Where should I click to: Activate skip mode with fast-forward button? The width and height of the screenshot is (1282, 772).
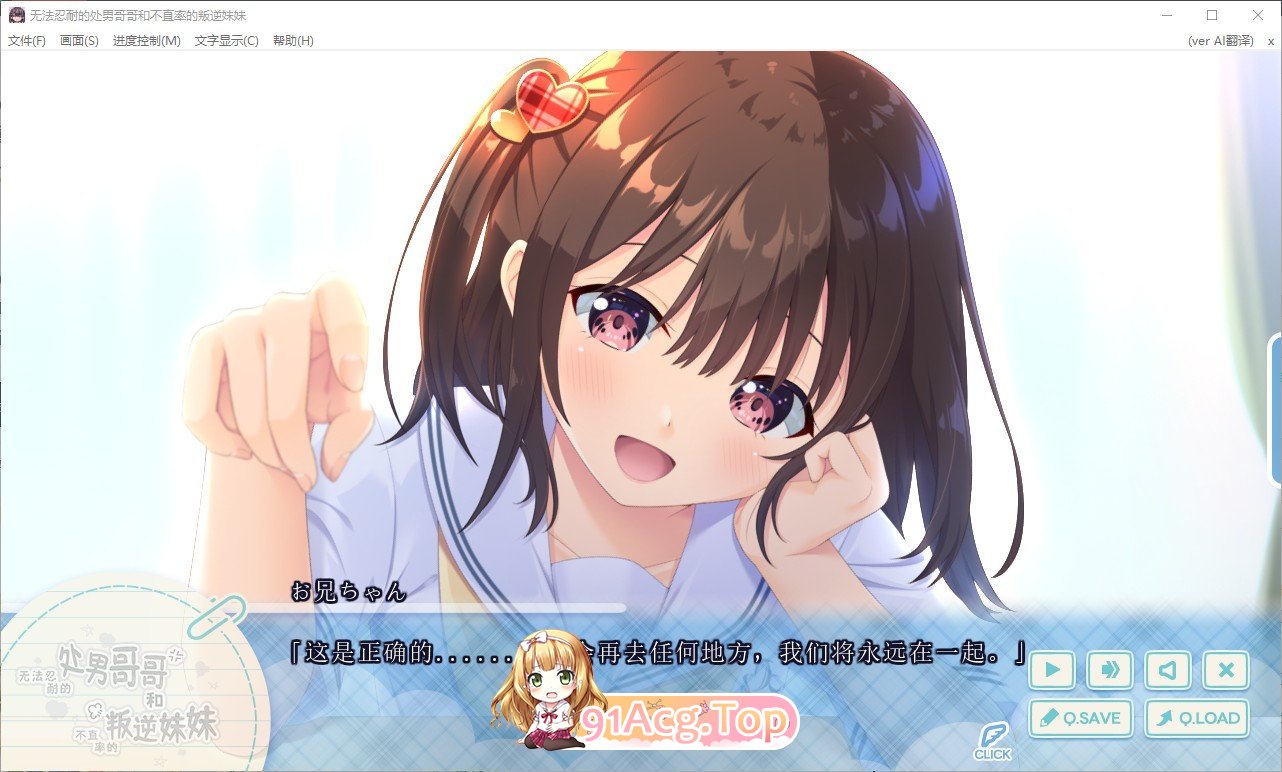tap(1109, 670)
